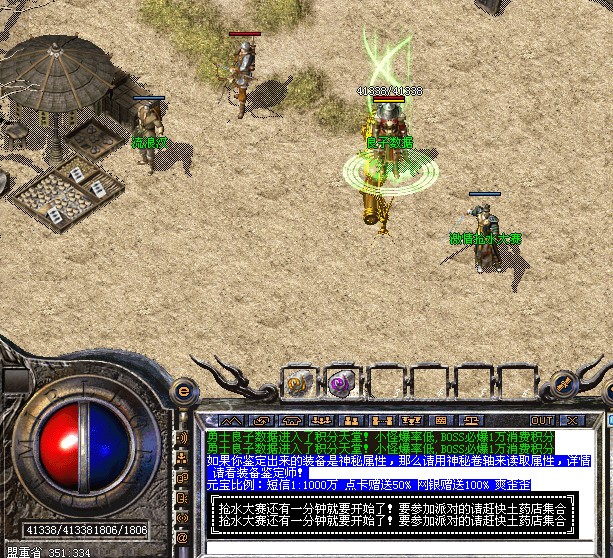The width and height of the screenshot is (613, 558).
Task: Click the round orange 'e' button
Action: tap(184, 391)
